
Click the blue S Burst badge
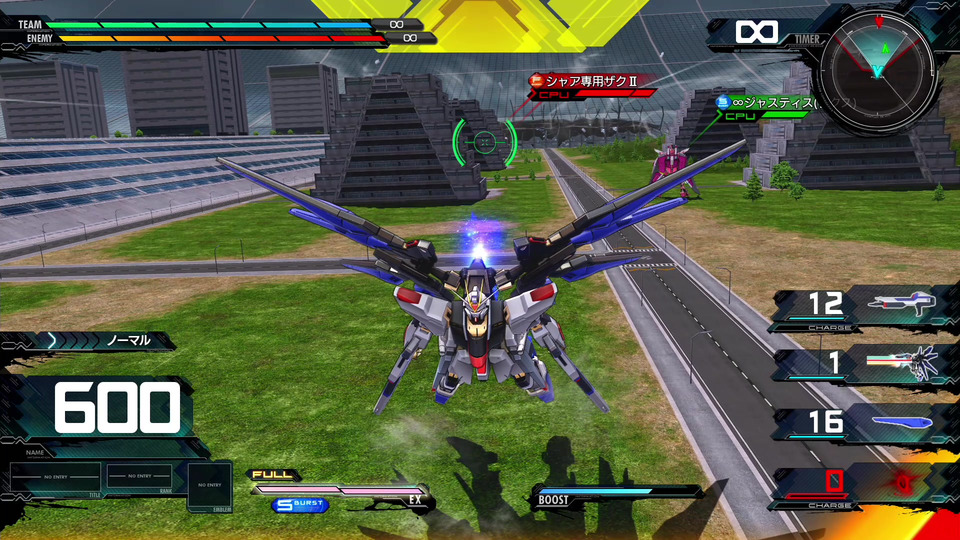point(299,505)
